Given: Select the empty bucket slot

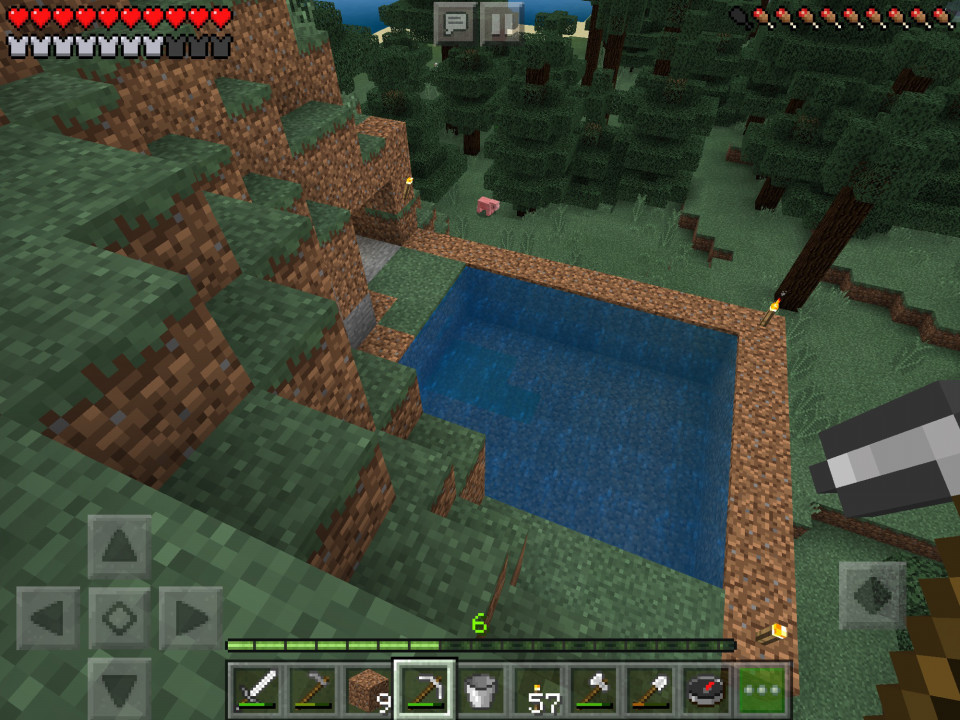Looking at the screenshot, I should pos(482,689).
